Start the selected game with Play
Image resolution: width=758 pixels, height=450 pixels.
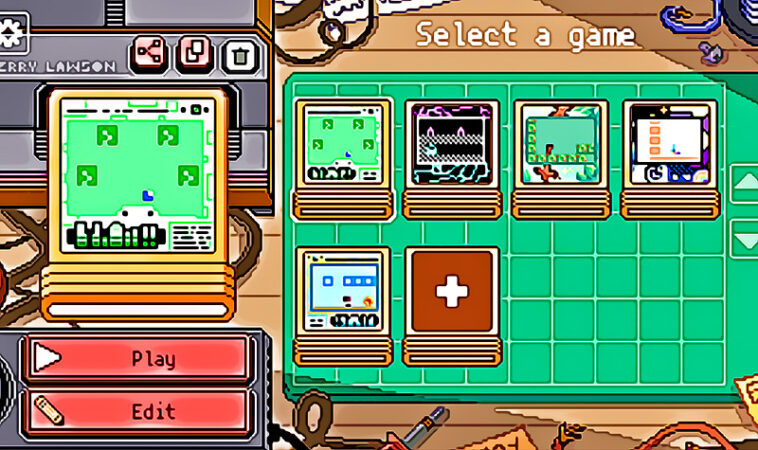click(136, 359)
